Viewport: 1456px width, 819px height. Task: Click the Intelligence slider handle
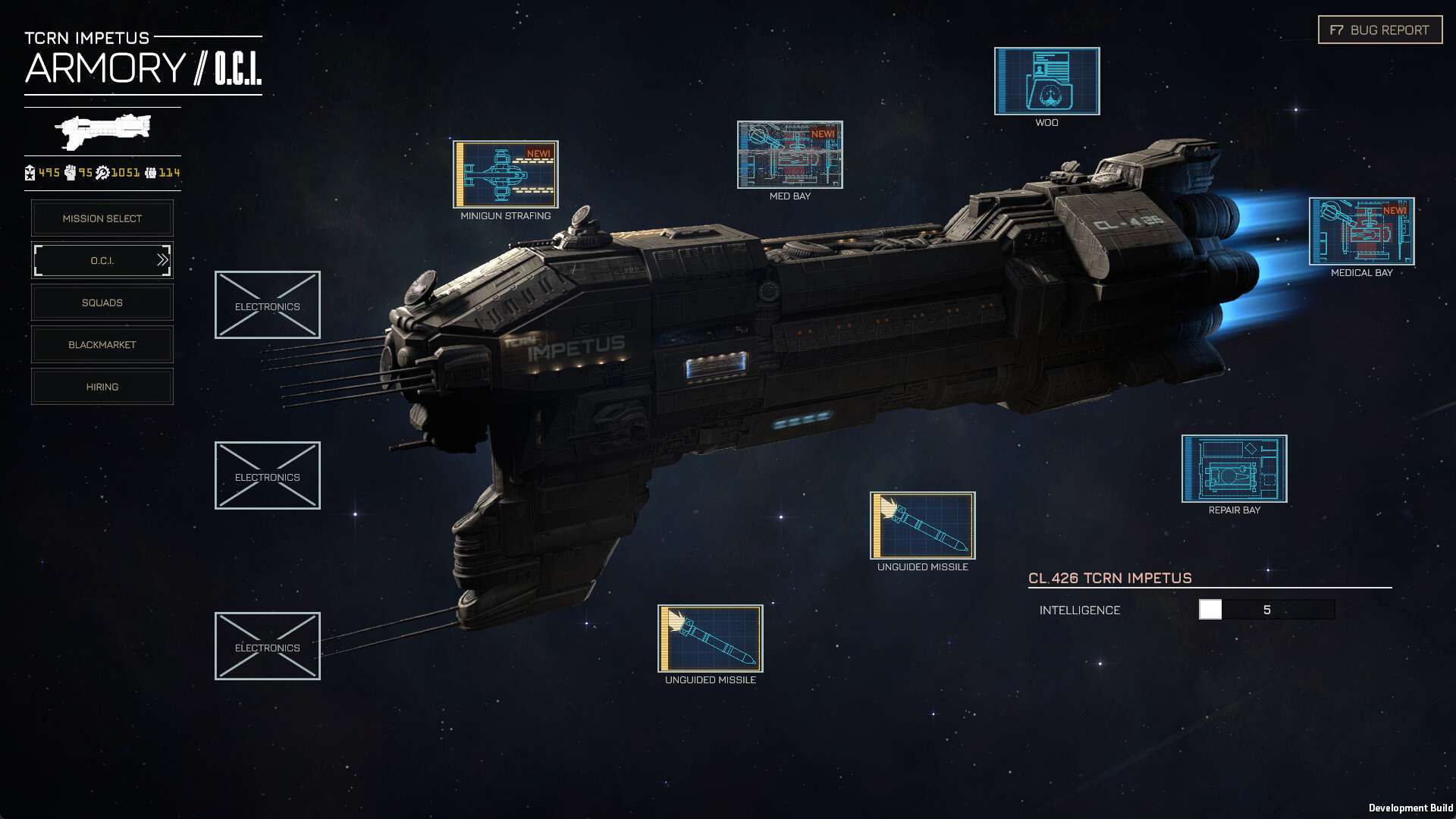pyautogui.click(x=1210, y=610)
